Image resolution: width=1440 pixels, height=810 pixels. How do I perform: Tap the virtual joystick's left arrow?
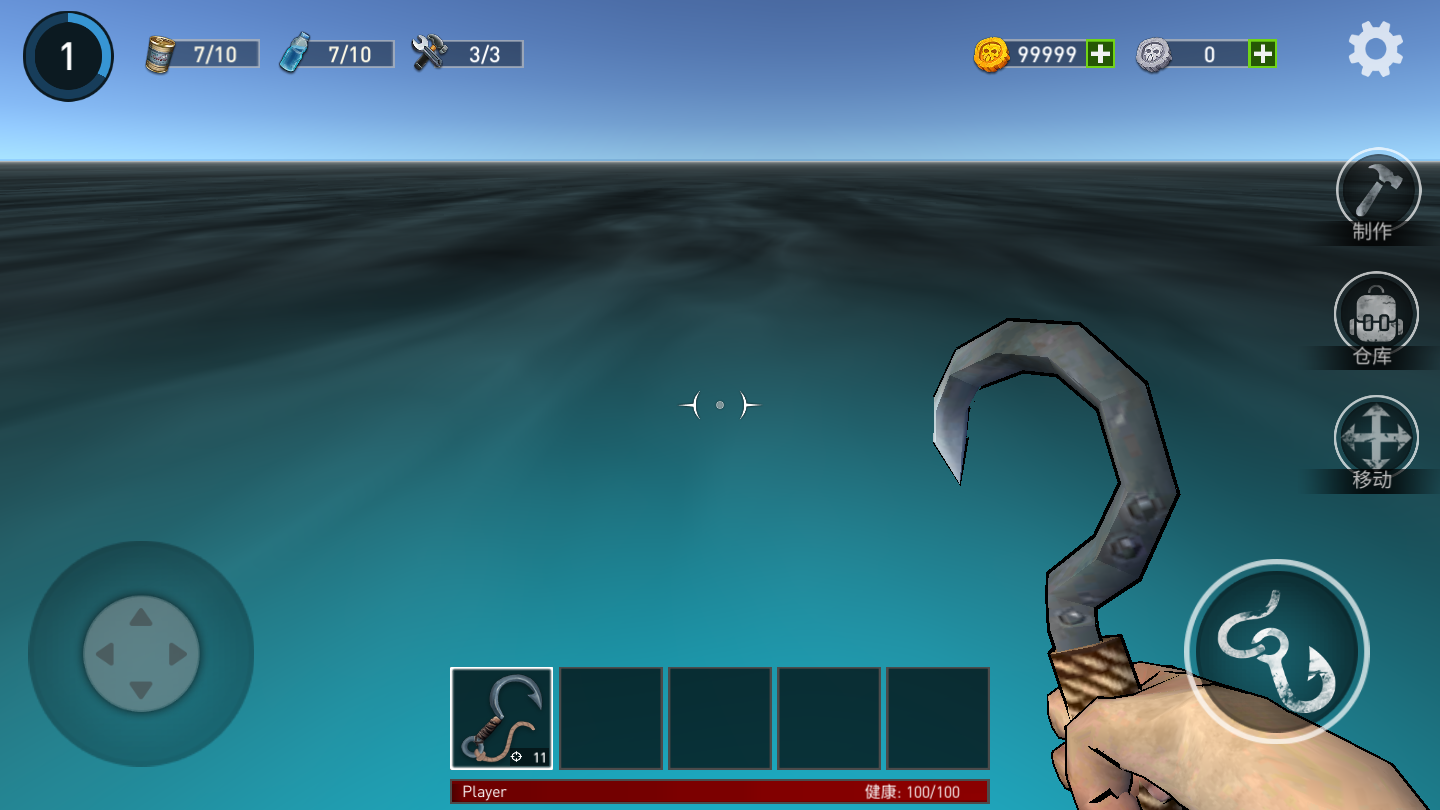point(104,655)
